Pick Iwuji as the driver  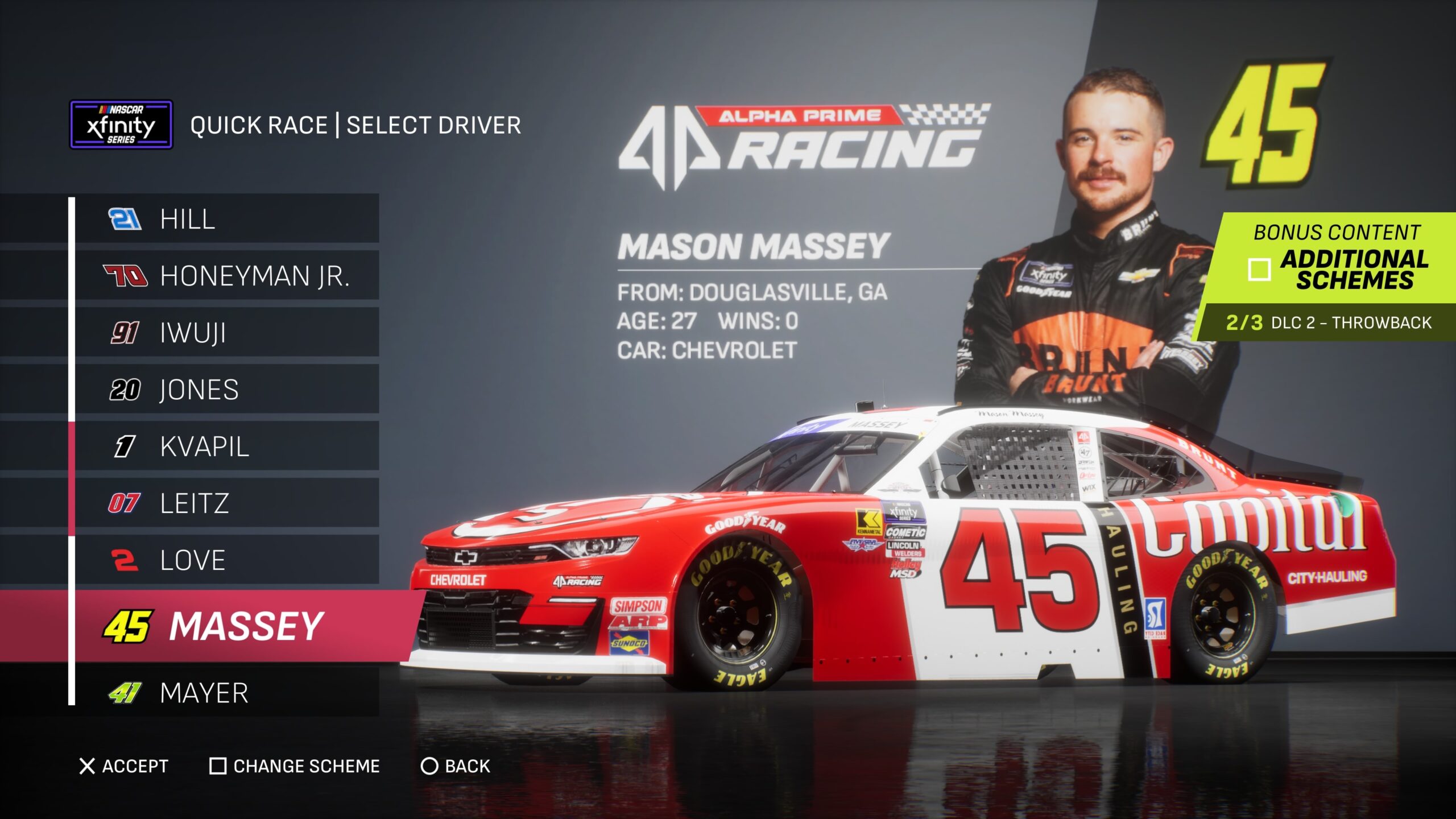[x=226, y=333]
